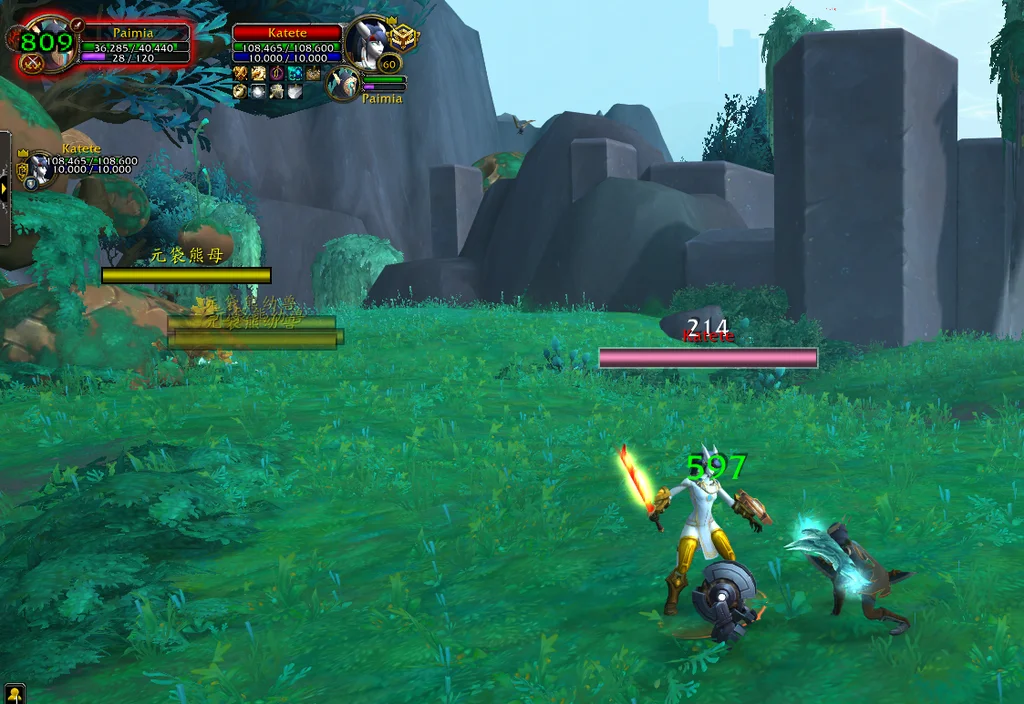
Task: Inspect the white shield buff on Katete
Action: tap(295, 91)
